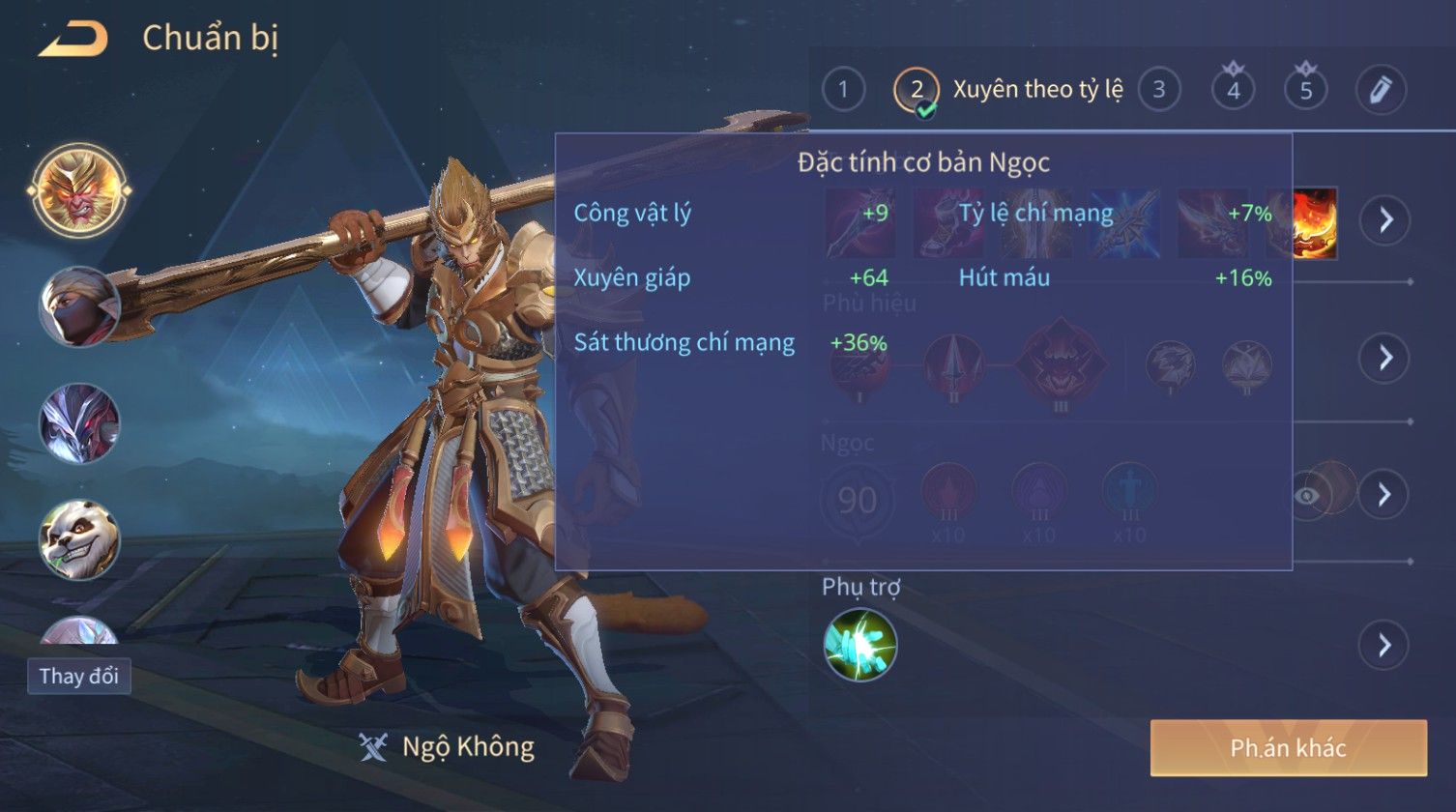Viewport: 1456px width, 812px height.
Task: Pick the dark armored hero portrait
Action: pyautogui.click(x=79, y=423)
